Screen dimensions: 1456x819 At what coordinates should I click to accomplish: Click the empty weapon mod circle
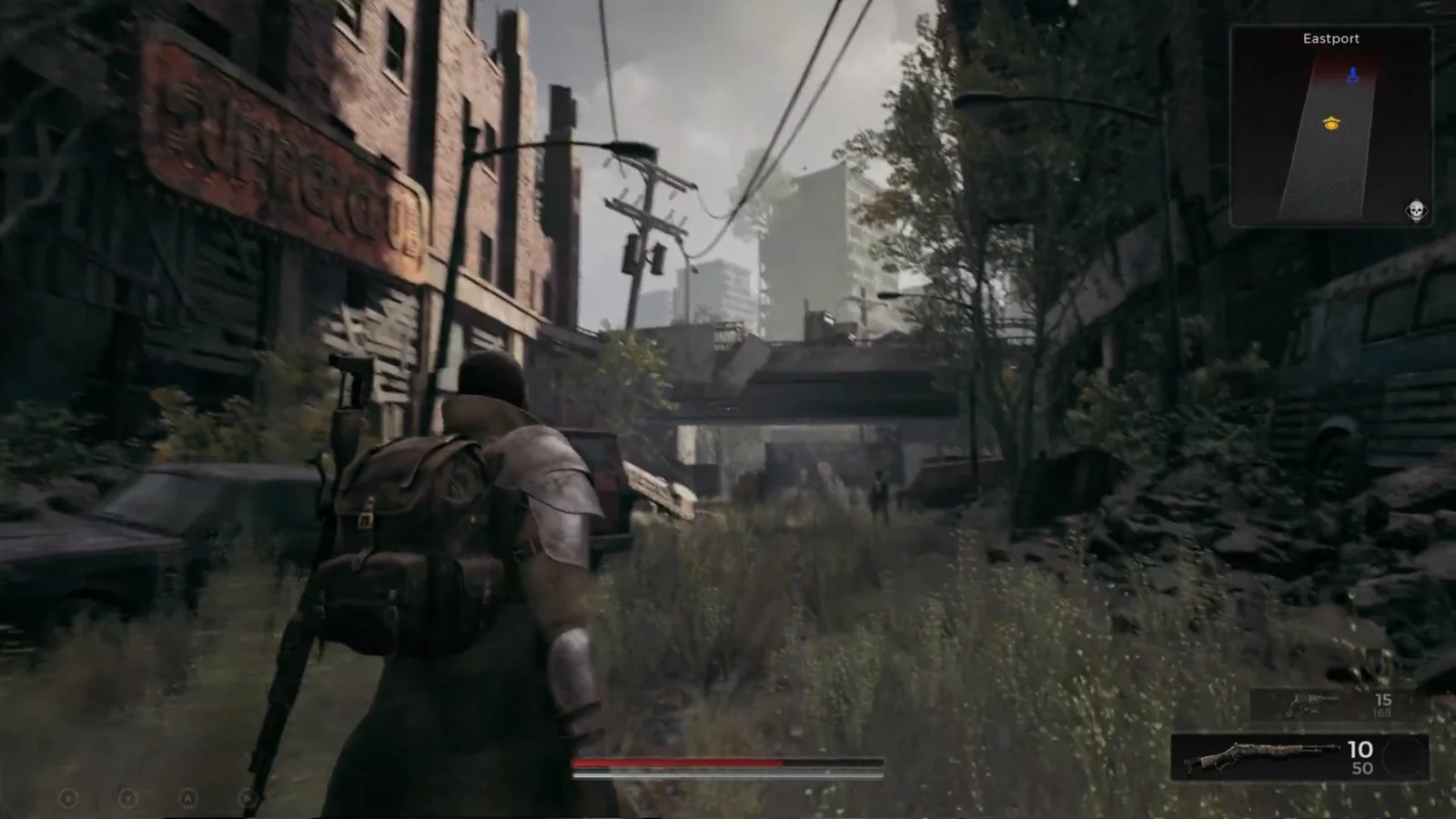(1407, 757)
